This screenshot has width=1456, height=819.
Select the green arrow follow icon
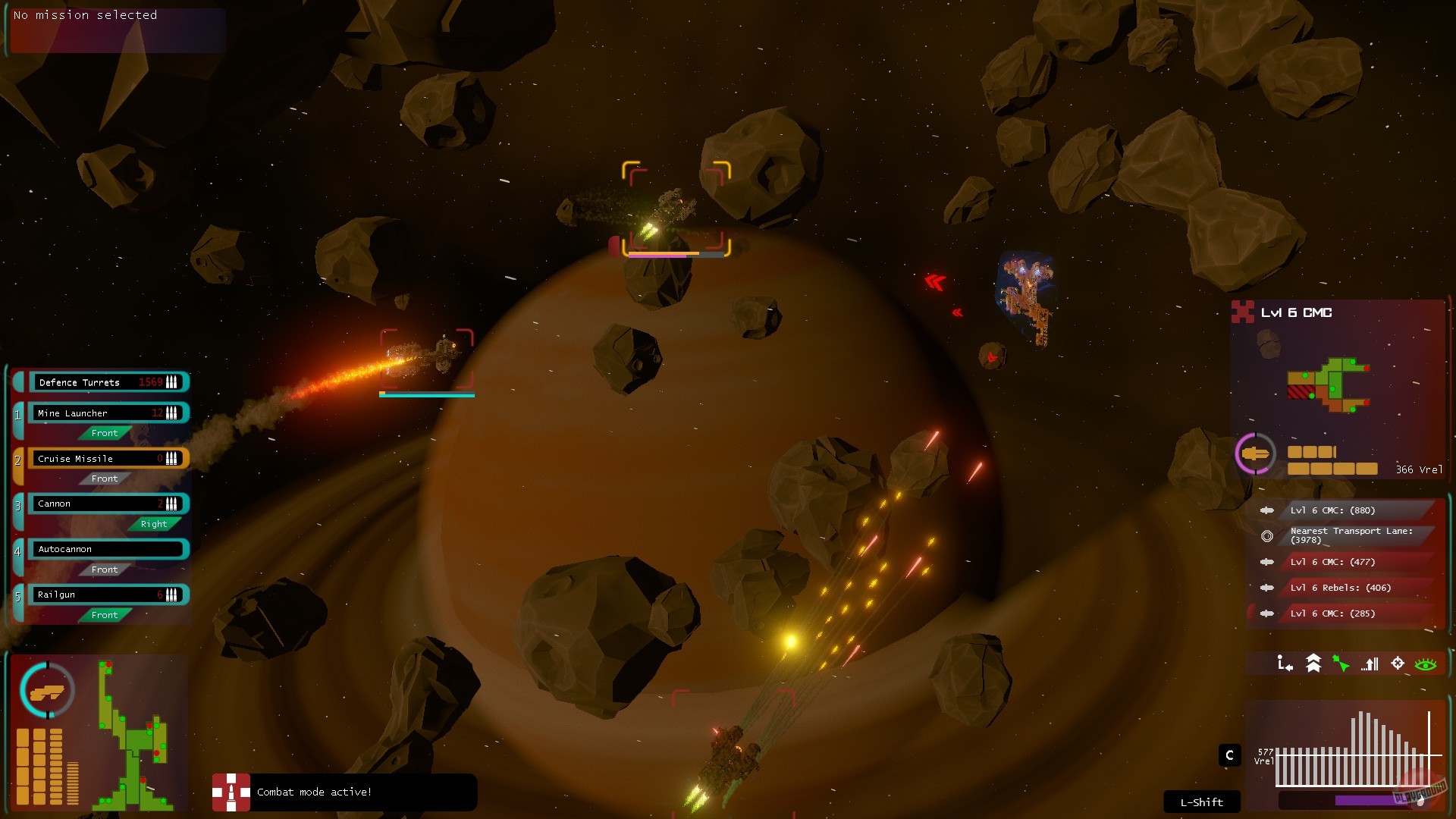tap(1341, 664)
